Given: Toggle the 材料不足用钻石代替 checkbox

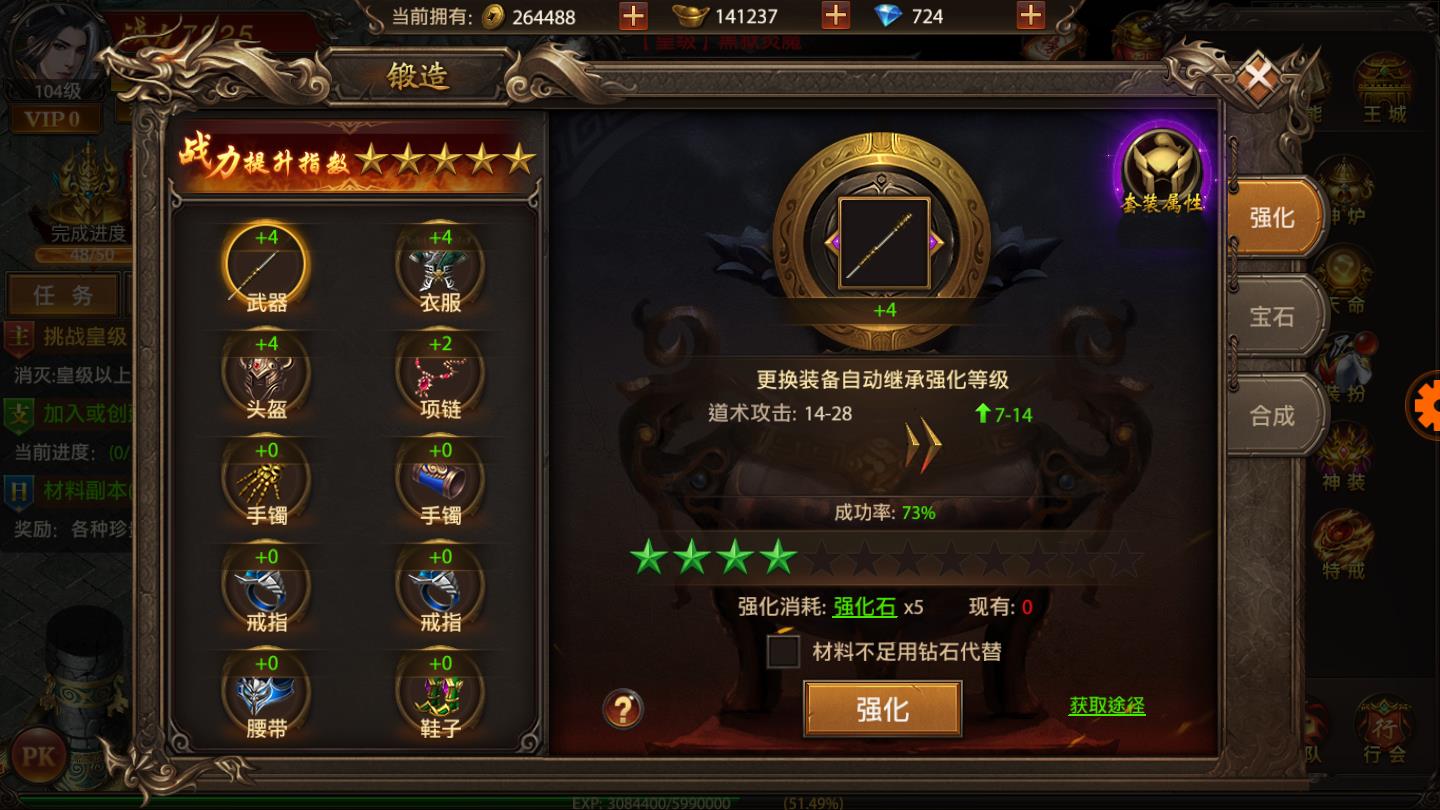Looking at the screenshot, I should pyautogui.click(x=783, y=652).
